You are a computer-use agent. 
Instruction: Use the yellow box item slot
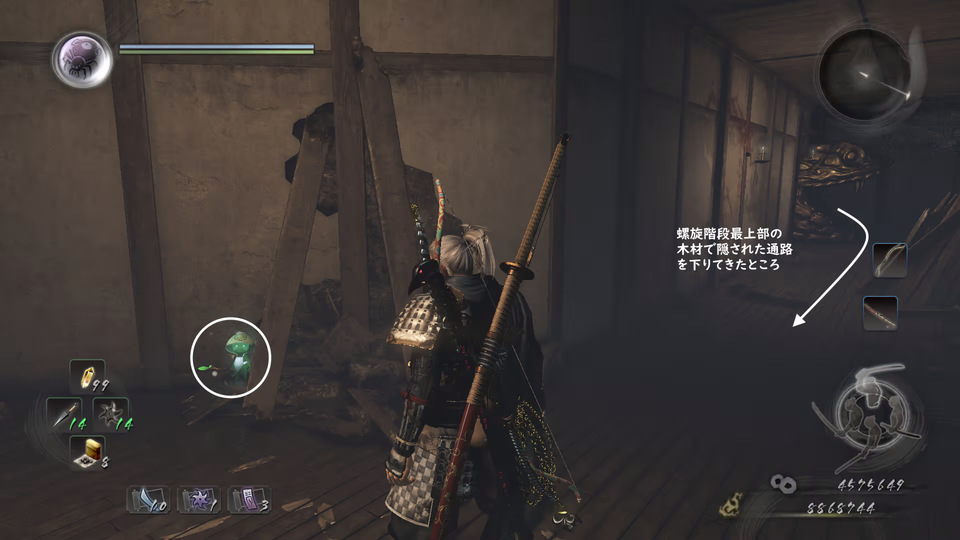87,452
